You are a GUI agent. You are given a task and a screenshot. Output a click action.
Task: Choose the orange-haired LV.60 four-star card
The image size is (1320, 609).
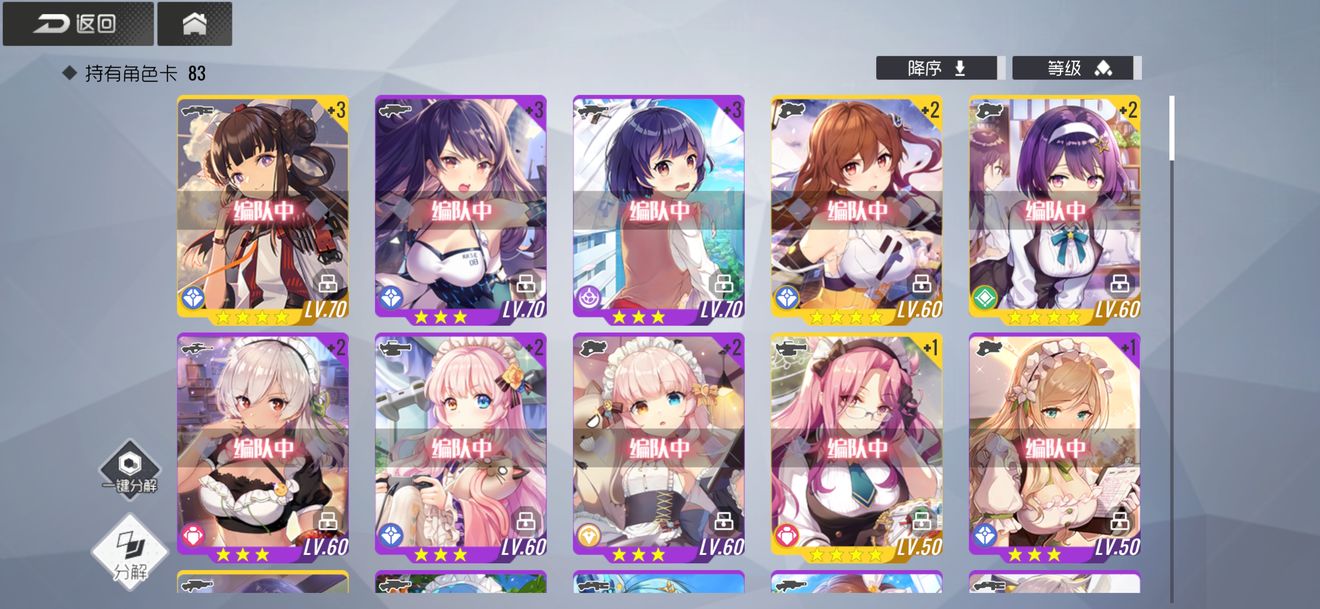coord(856,207)
